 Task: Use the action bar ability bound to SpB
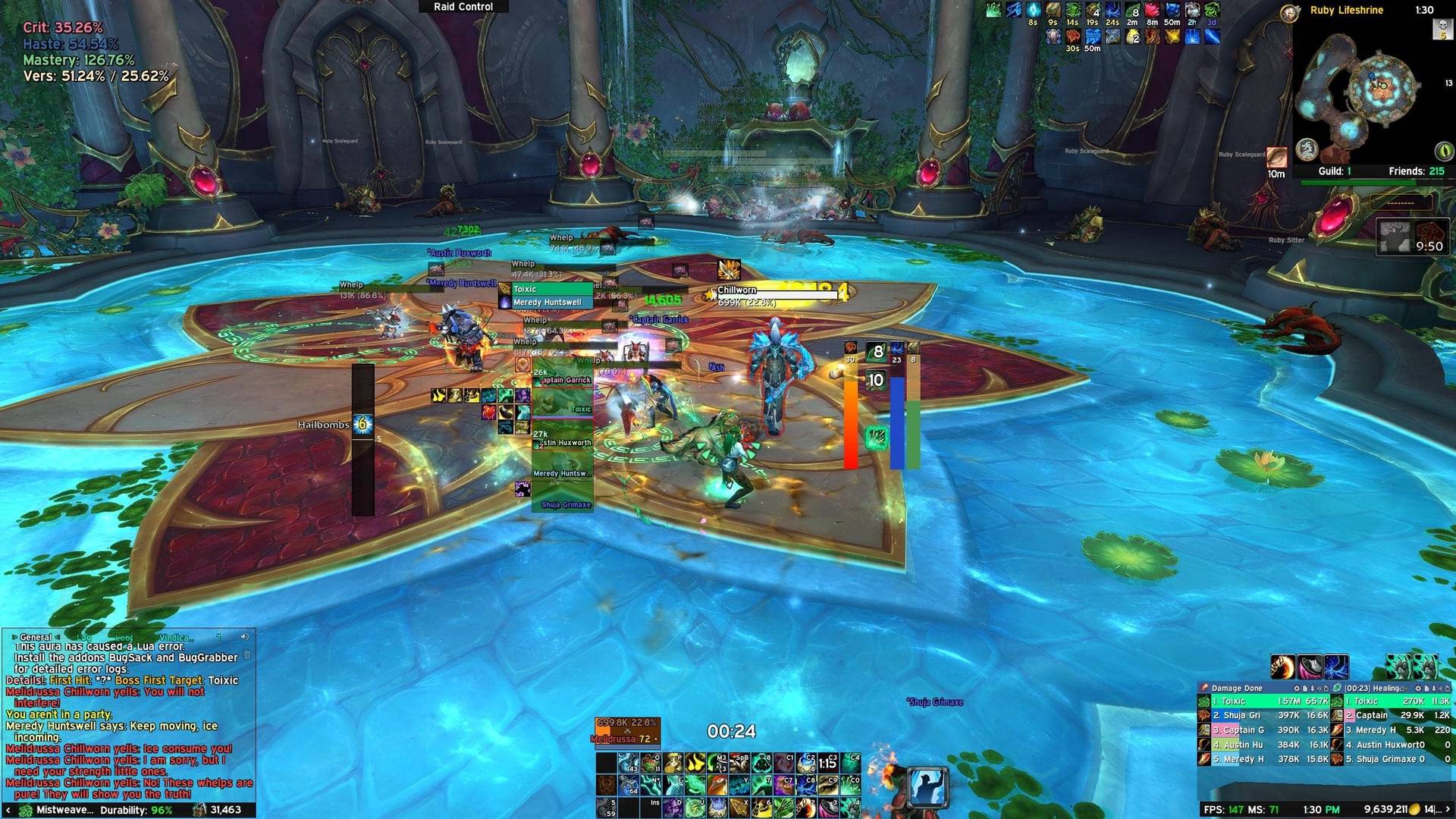coord(739,762)
